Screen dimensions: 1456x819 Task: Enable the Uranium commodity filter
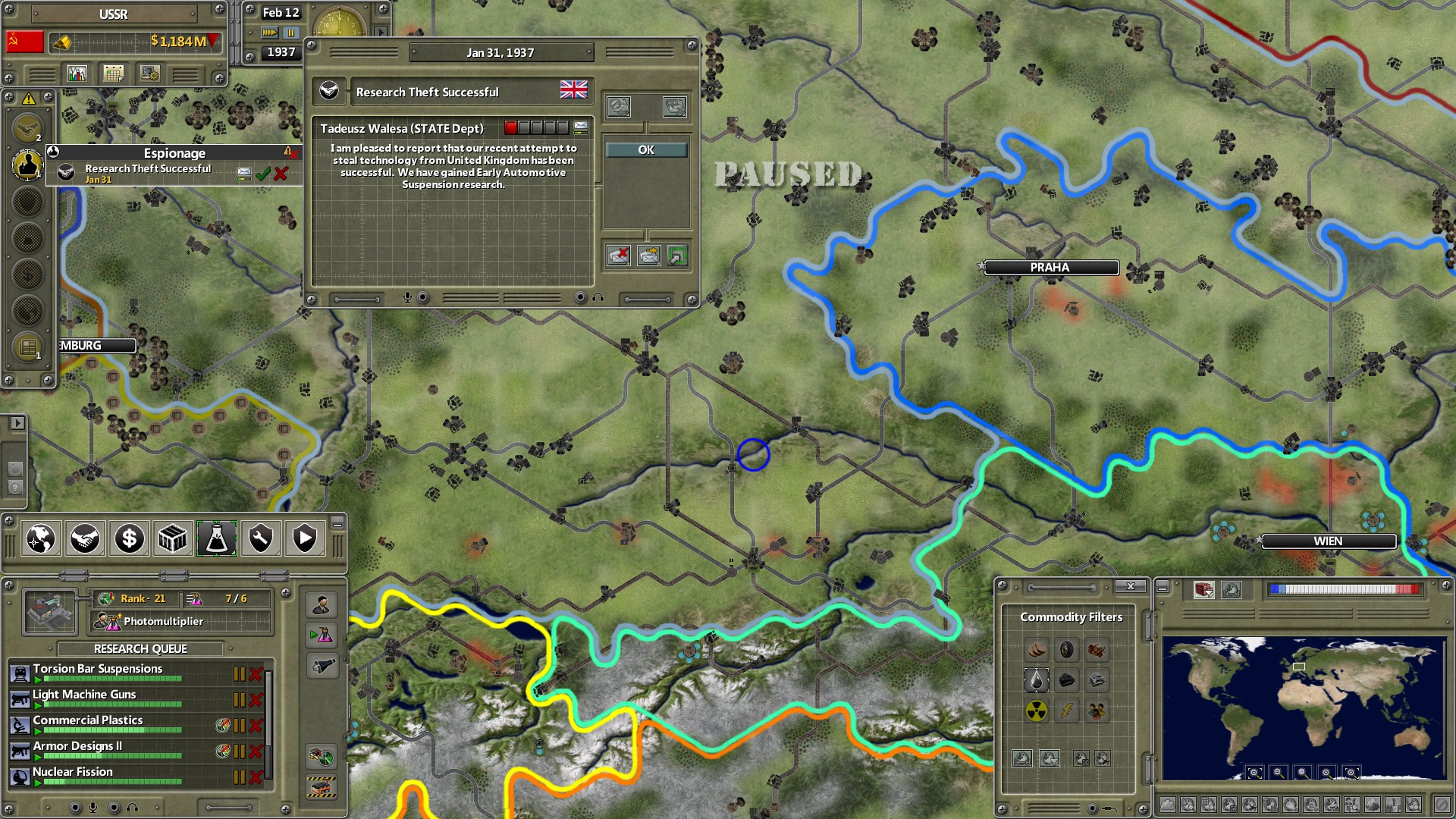(1036, 710)
